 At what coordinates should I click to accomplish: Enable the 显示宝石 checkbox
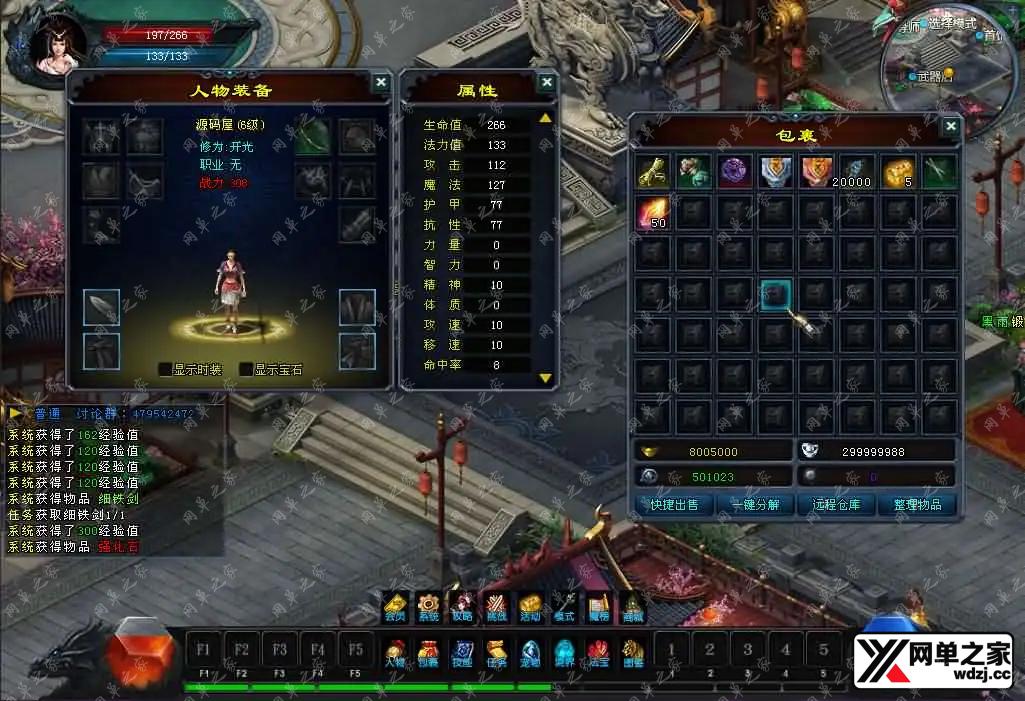pyautogui.click(x=246, y=369)
